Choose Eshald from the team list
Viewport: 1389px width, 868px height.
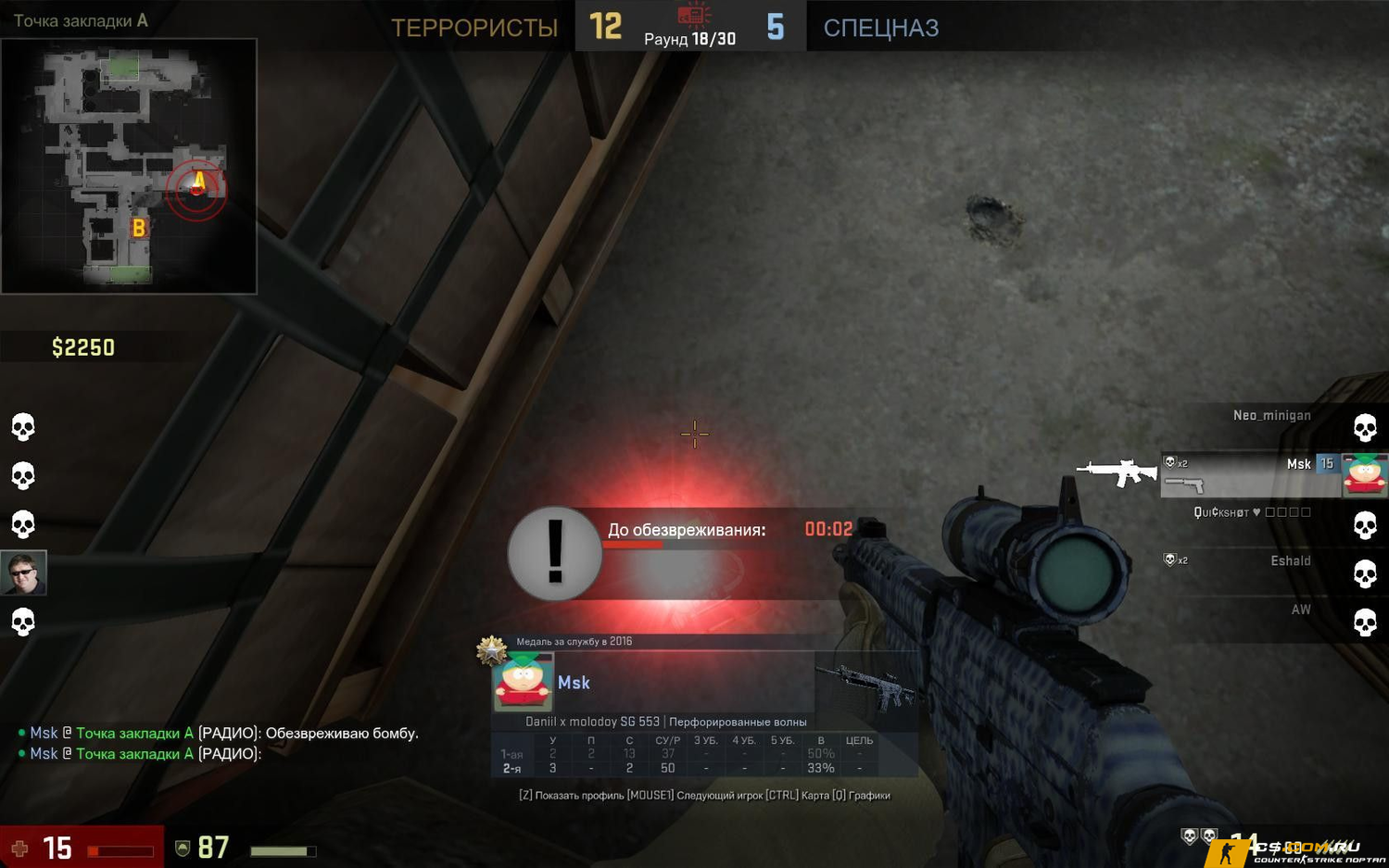pos(1289,561)
